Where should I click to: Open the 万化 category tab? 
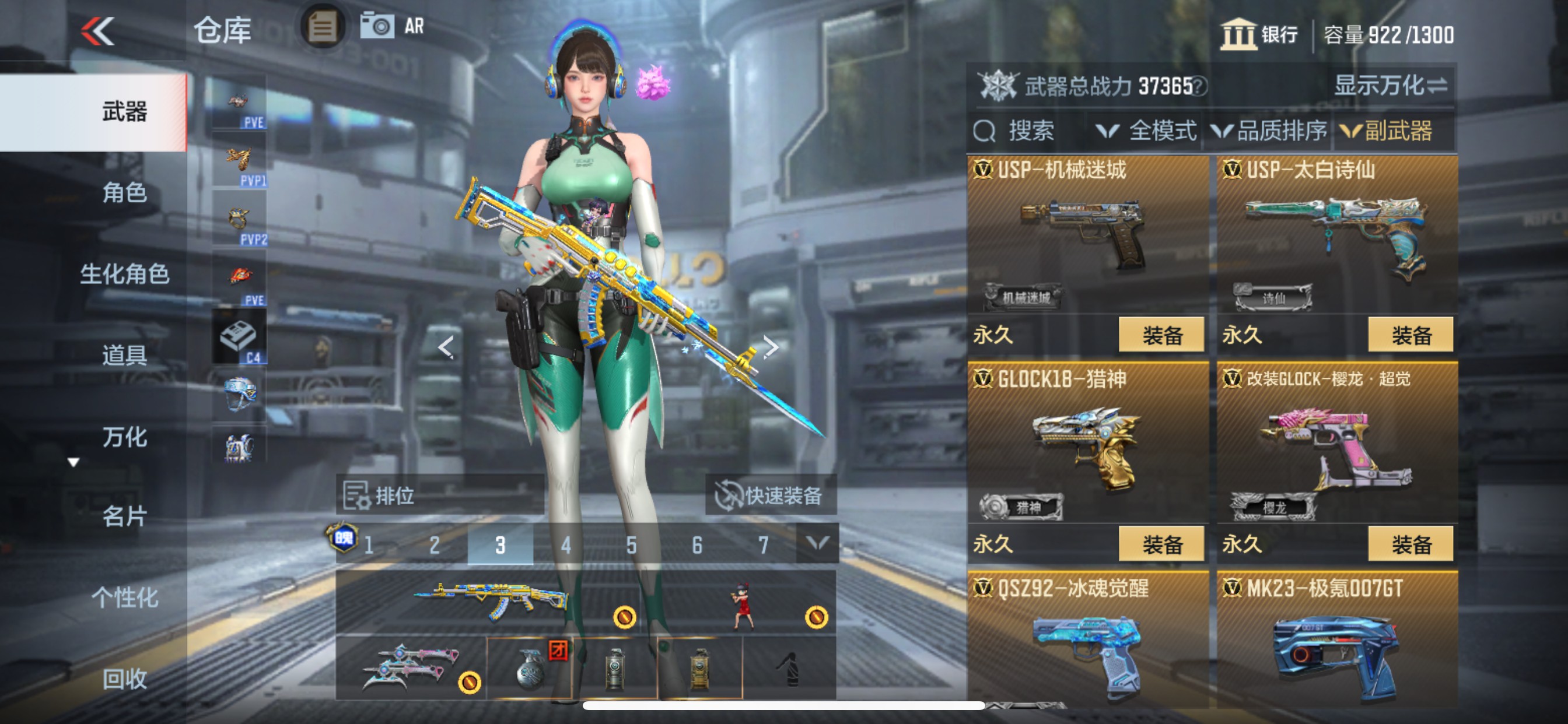[125, 436]
